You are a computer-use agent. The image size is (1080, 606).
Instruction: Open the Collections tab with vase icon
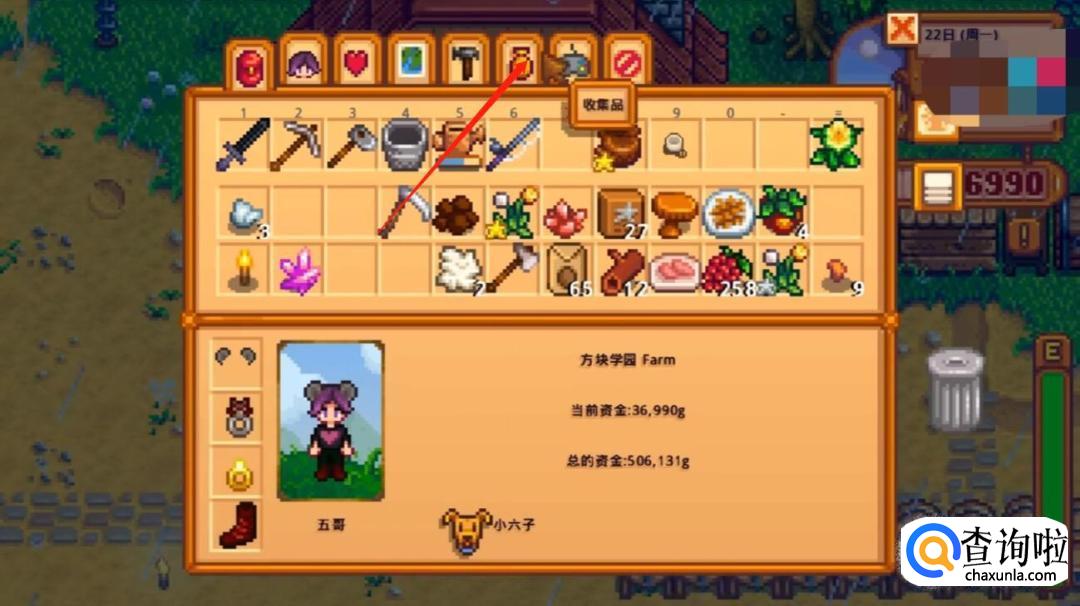click(519, 63)
